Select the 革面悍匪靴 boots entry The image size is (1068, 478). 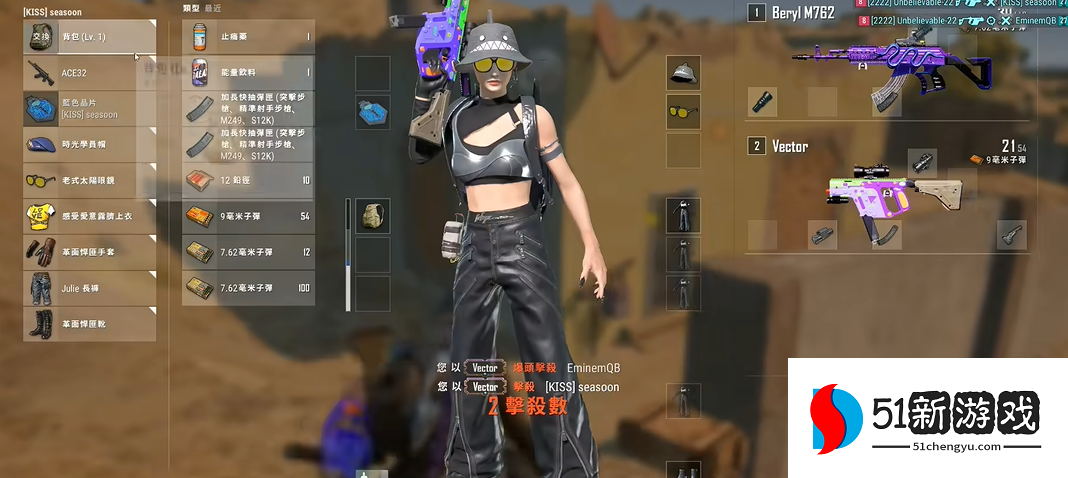(x=90, y=324)
